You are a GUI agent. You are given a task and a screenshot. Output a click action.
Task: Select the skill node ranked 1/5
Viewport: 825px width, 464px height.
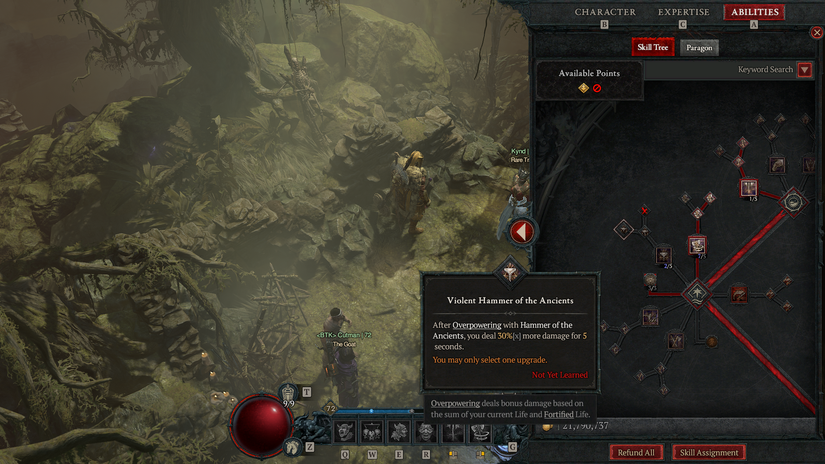749,188
